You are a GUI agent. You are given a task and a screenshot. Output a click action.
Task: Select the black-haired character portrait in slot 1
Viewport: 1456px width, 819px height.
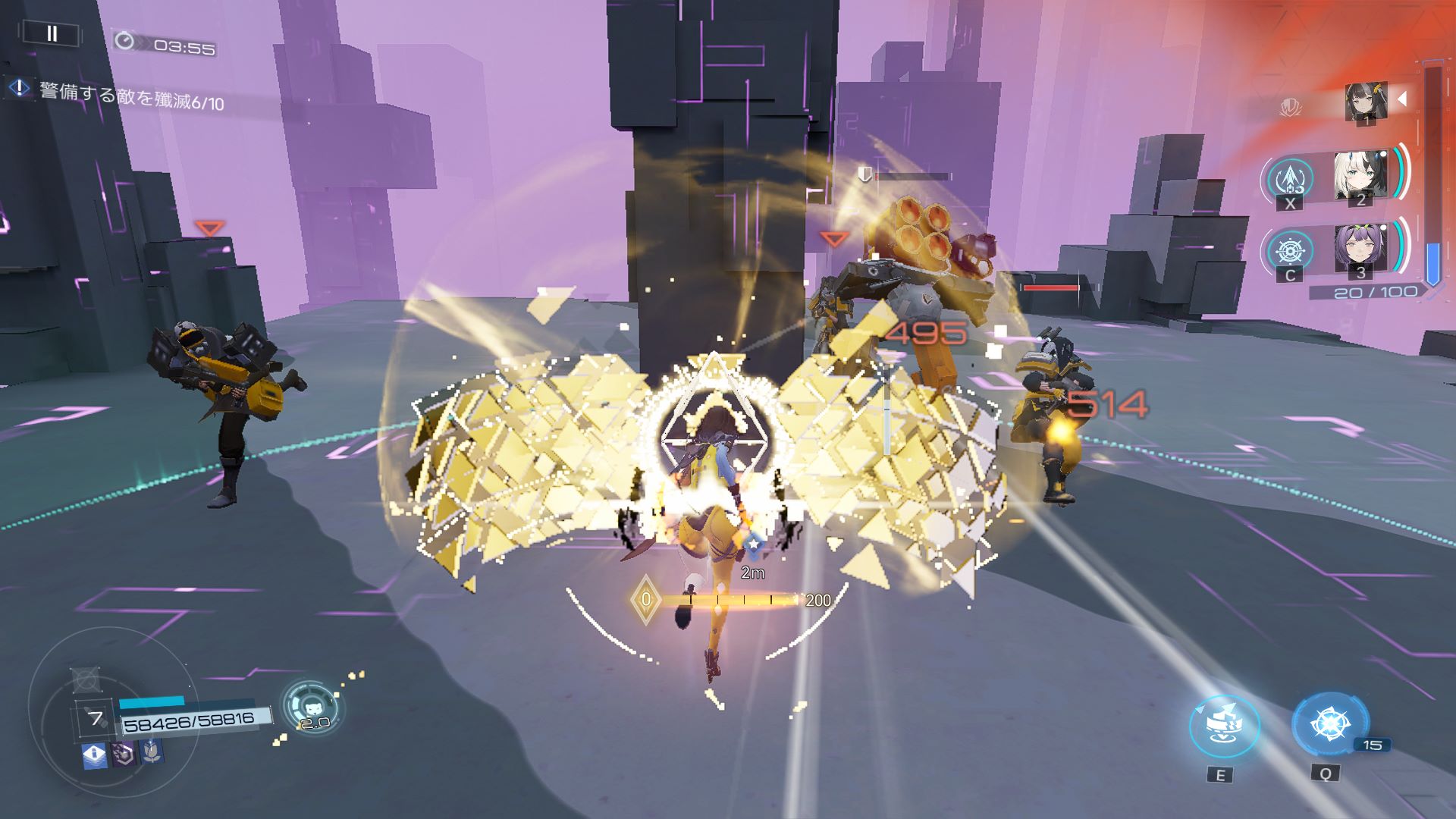coord(1366,103)
